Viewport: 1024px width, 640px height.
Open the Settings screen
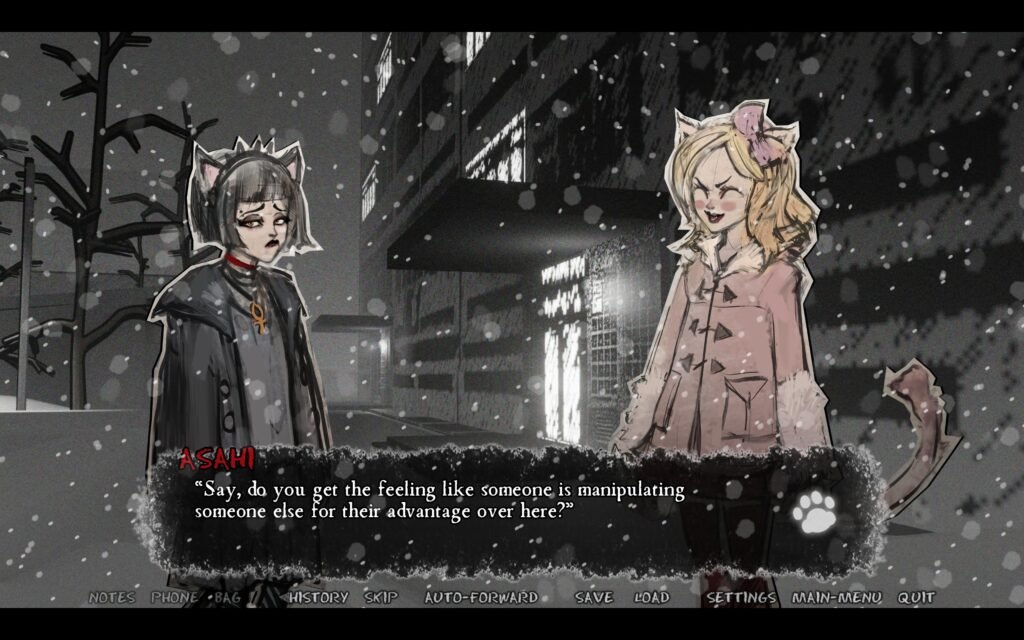tap(741, 598)
